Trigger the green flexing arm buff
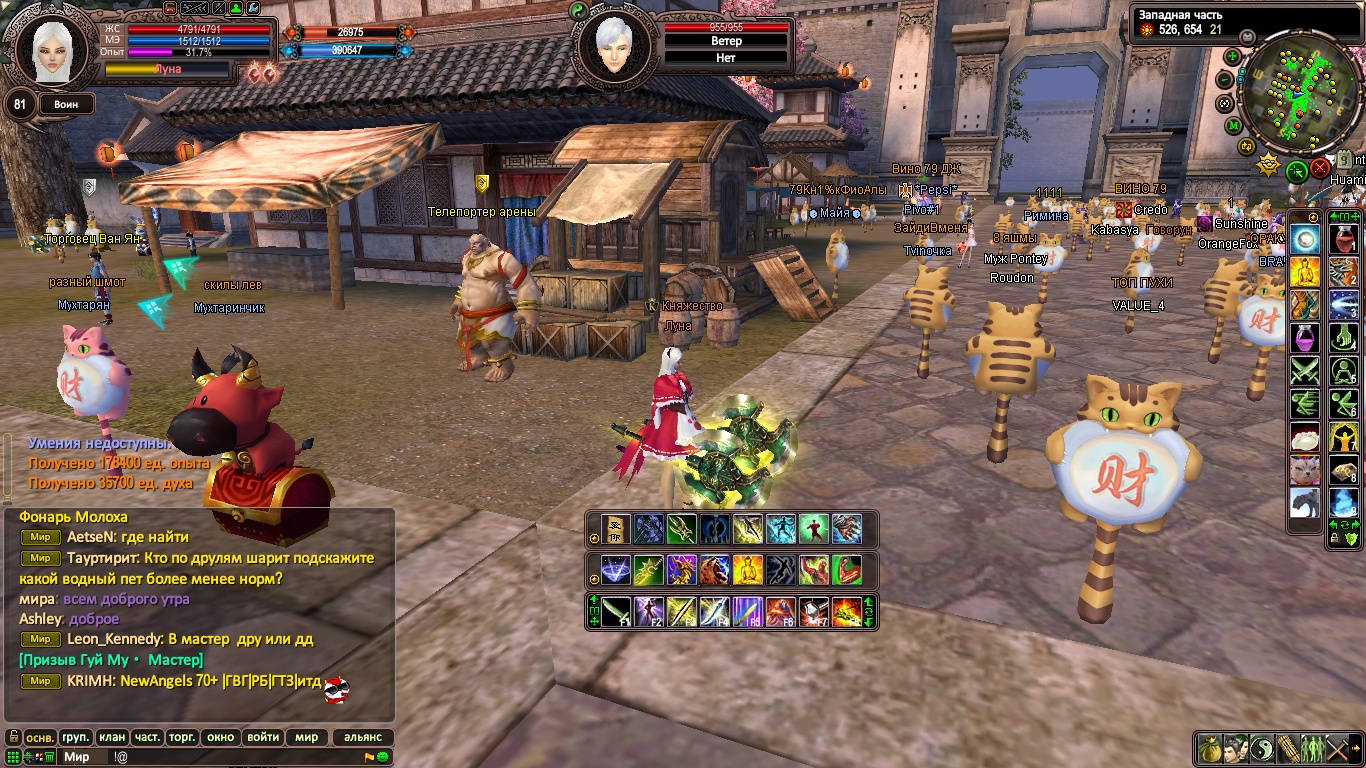The image size is (1366, 768). [x=846, y=570]
